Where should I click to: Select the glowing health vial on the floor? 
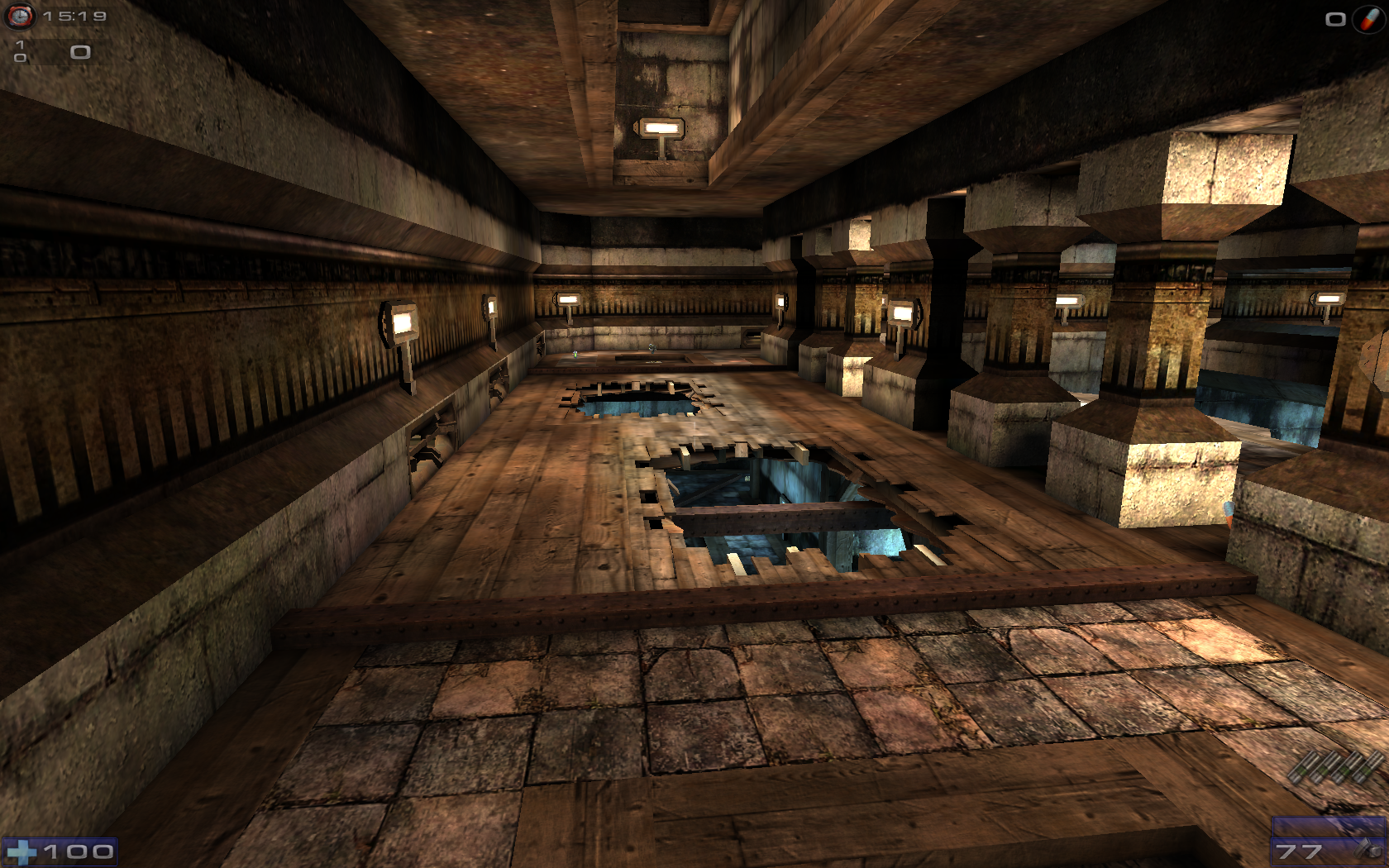tap(575, 355)
